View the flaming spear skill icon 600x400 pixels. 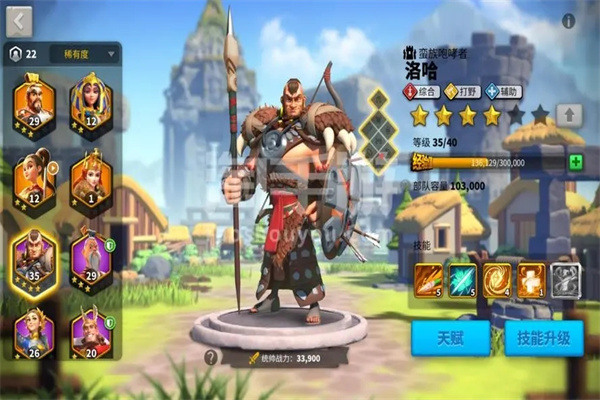(427, 278)
